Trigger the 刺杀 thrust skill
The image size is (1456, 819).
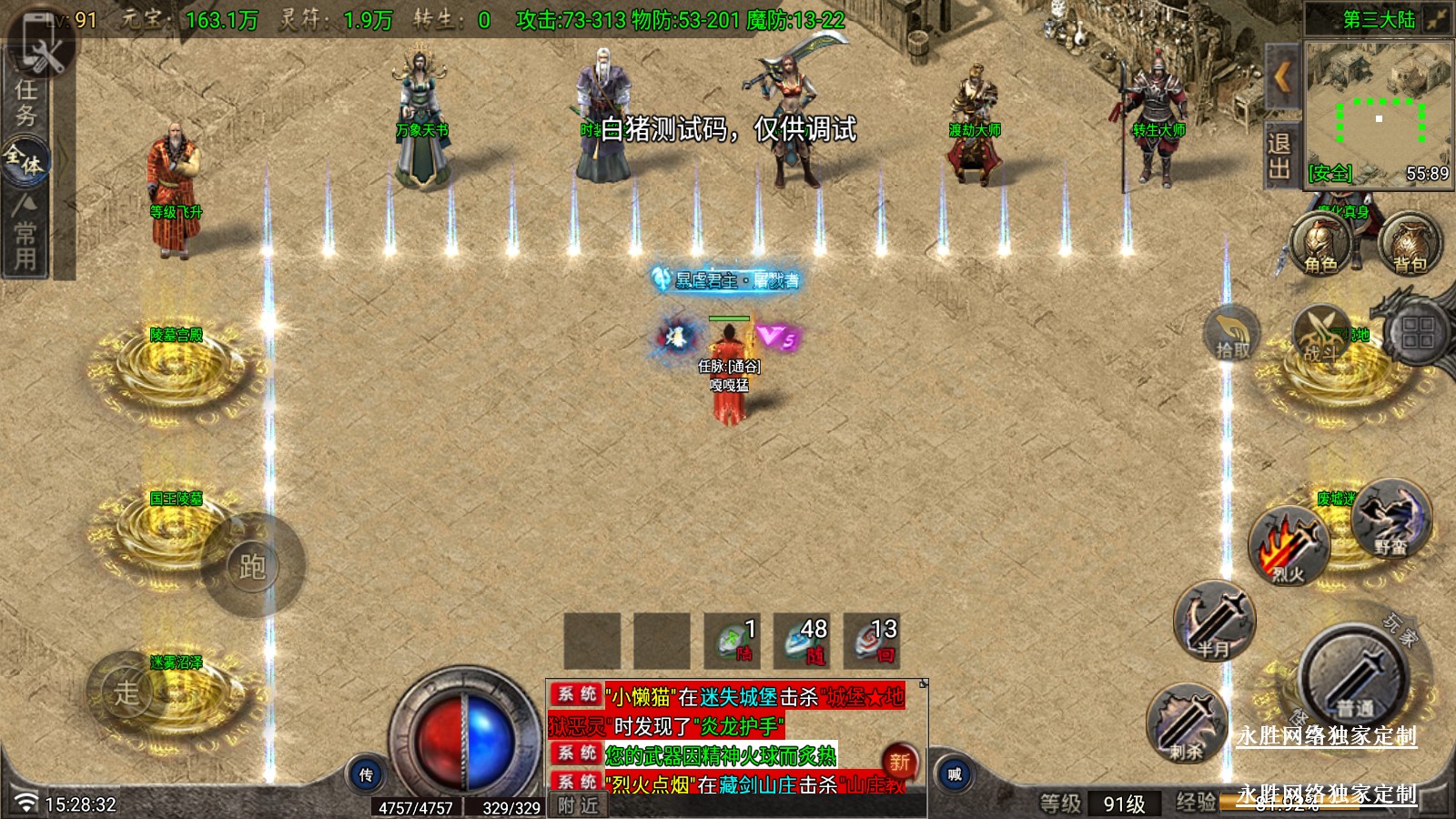(x=1187, y=724)
